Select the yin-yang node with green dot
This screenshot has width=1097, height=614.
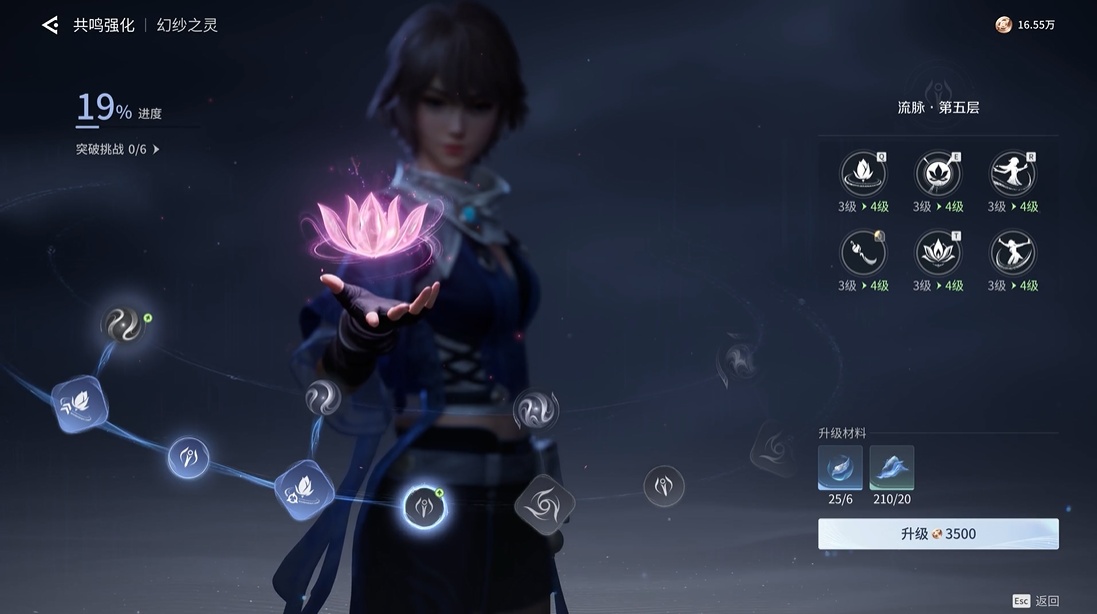pos(124,325)
